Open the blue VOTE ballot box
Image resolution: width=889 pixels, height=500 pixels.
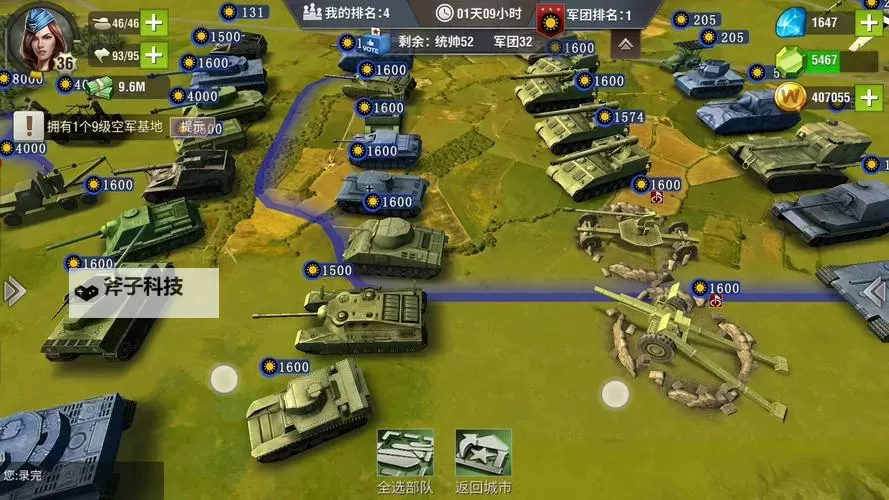pyautogui.click(x=369, y=44)
